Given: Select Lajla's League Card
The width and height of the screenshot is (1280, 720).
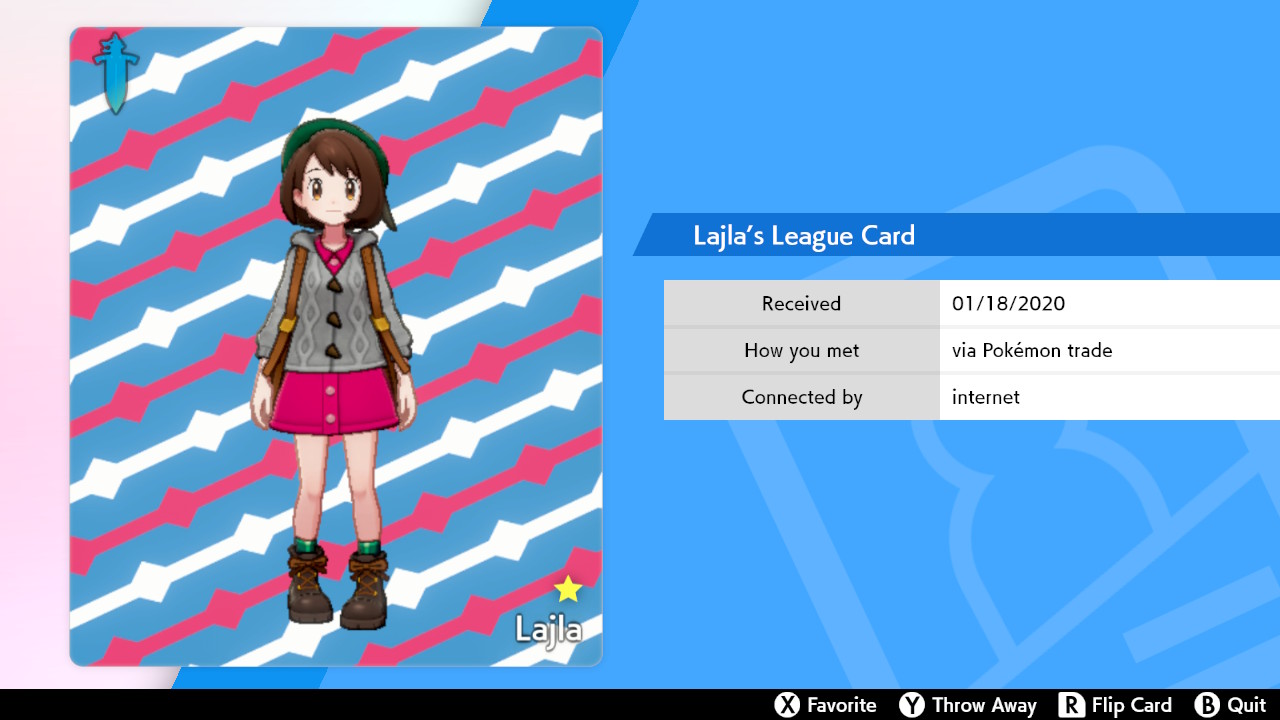Looking at the screenshot, I should (x=336, y=346).
